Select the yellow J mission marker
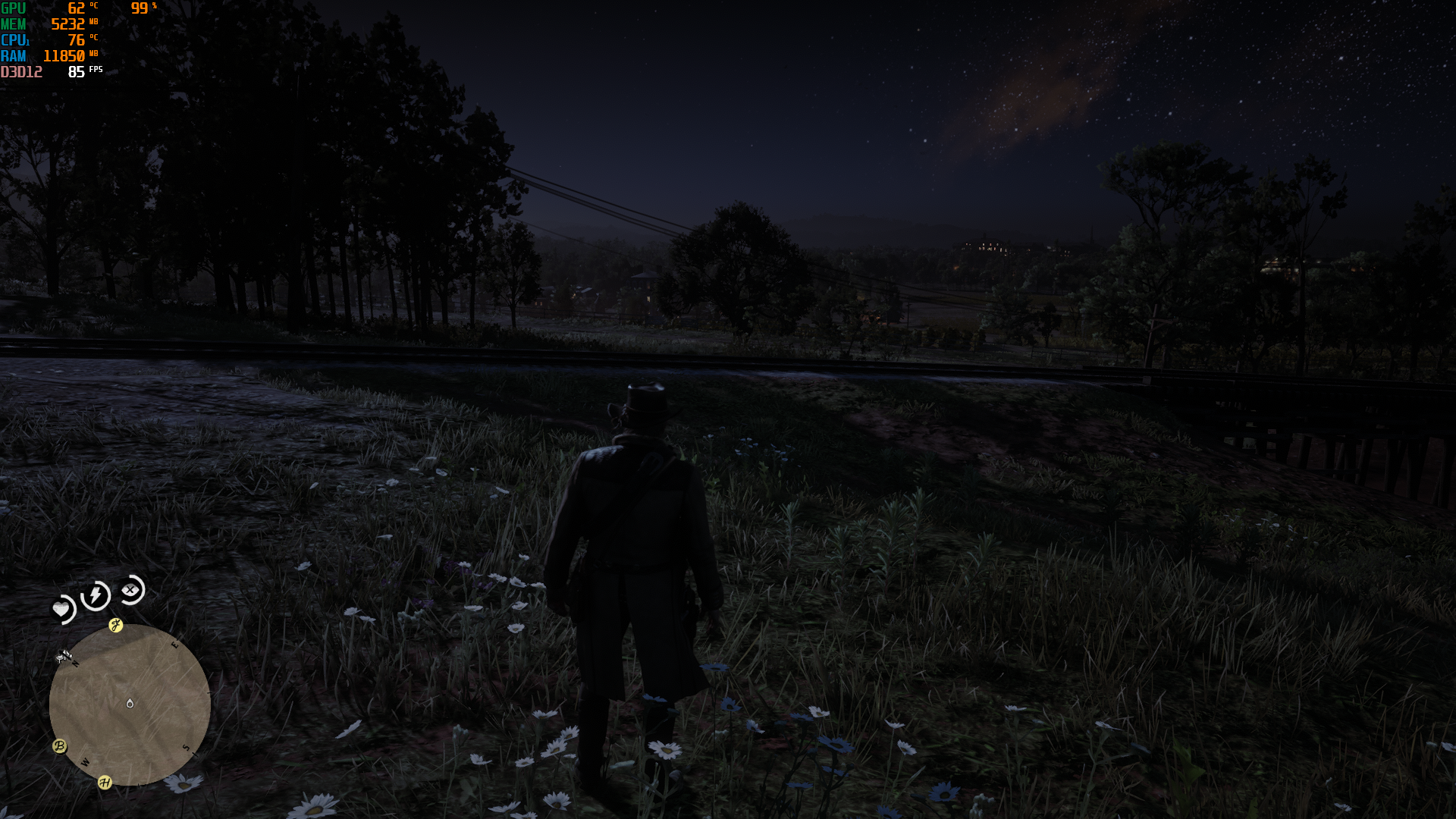This screenshot has height=819, width=1456. pyautogui.click(x=116, y=625)
